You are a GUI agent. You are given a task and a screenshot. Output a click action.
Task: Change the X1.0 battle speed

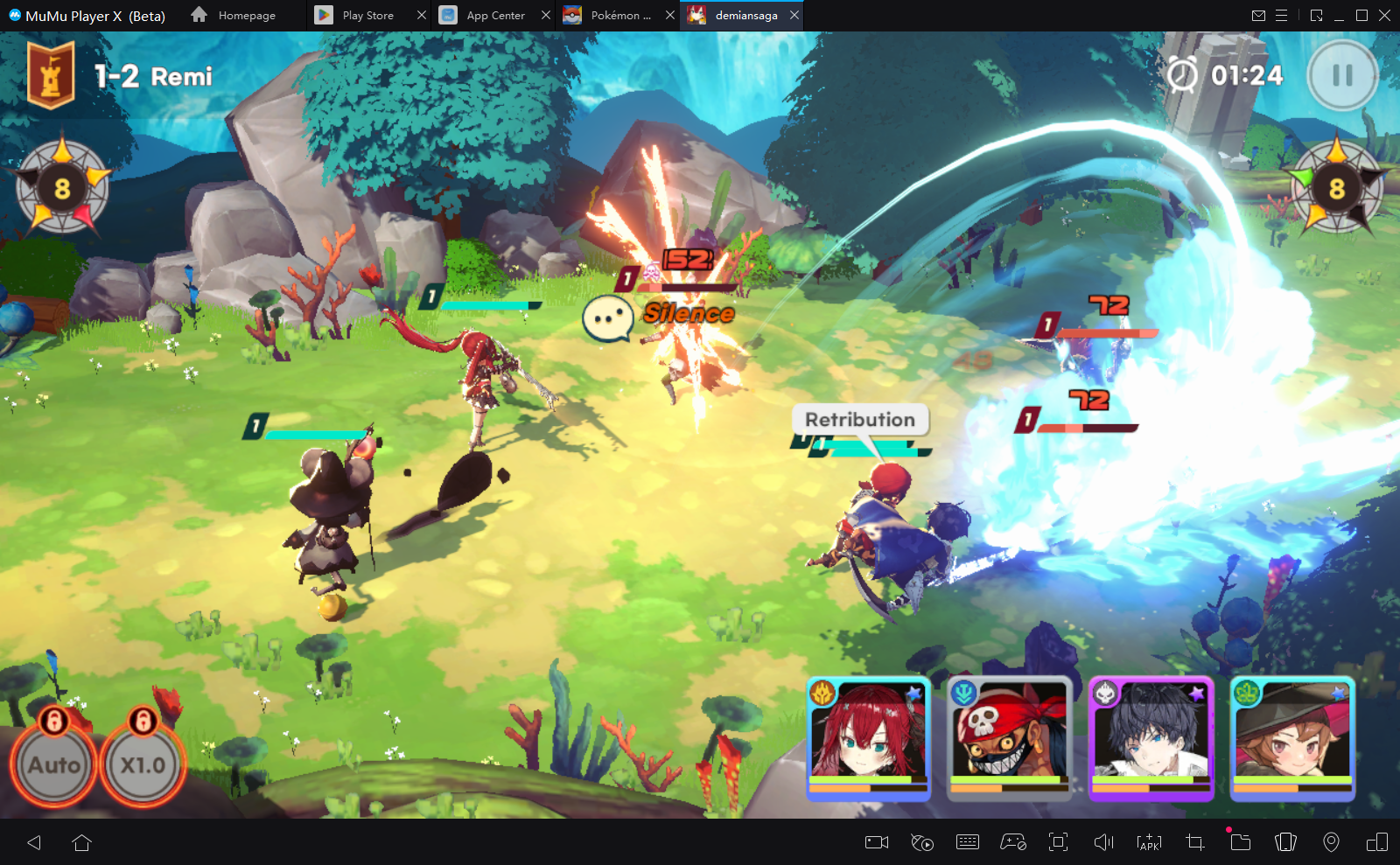tap(143, 764)
